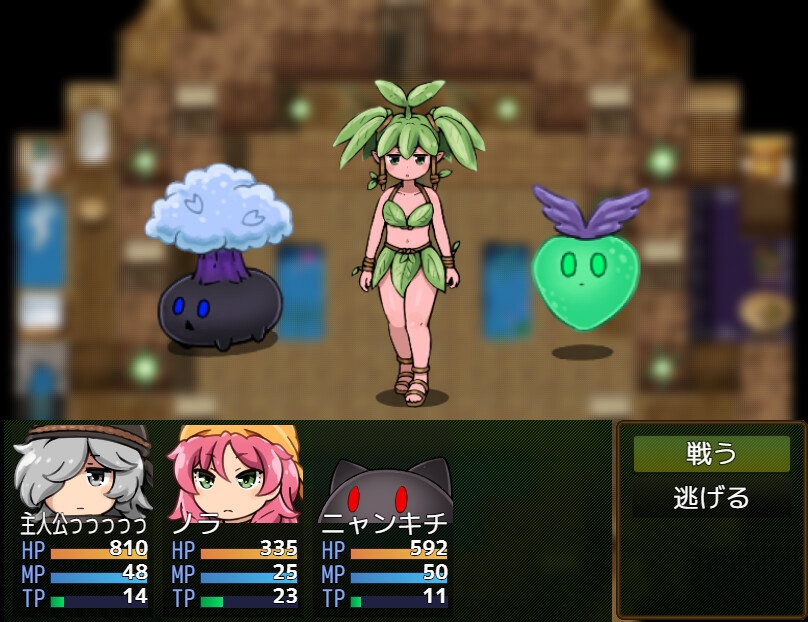
Task: Select the 逃げる (Escape) command
Action: pos(711,497)
